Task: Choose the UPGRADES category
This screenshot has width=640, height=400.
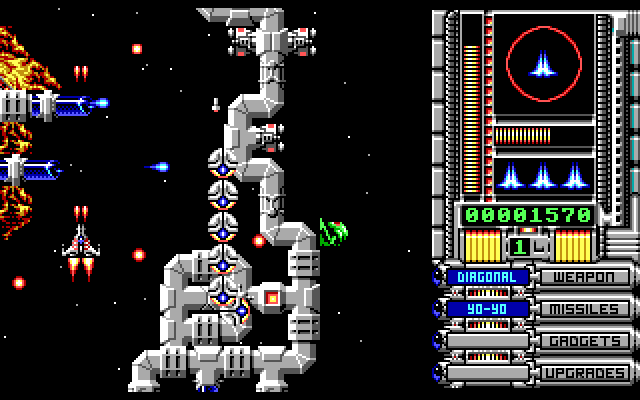Action: [x=585, y=373]
